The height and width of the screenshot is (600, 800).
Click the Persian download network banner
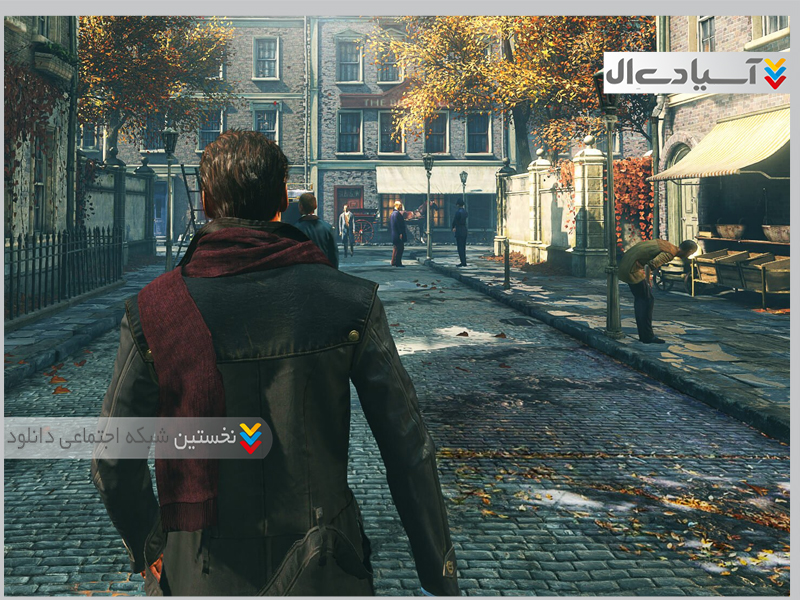pyautogui.click(x=138, y=437)
